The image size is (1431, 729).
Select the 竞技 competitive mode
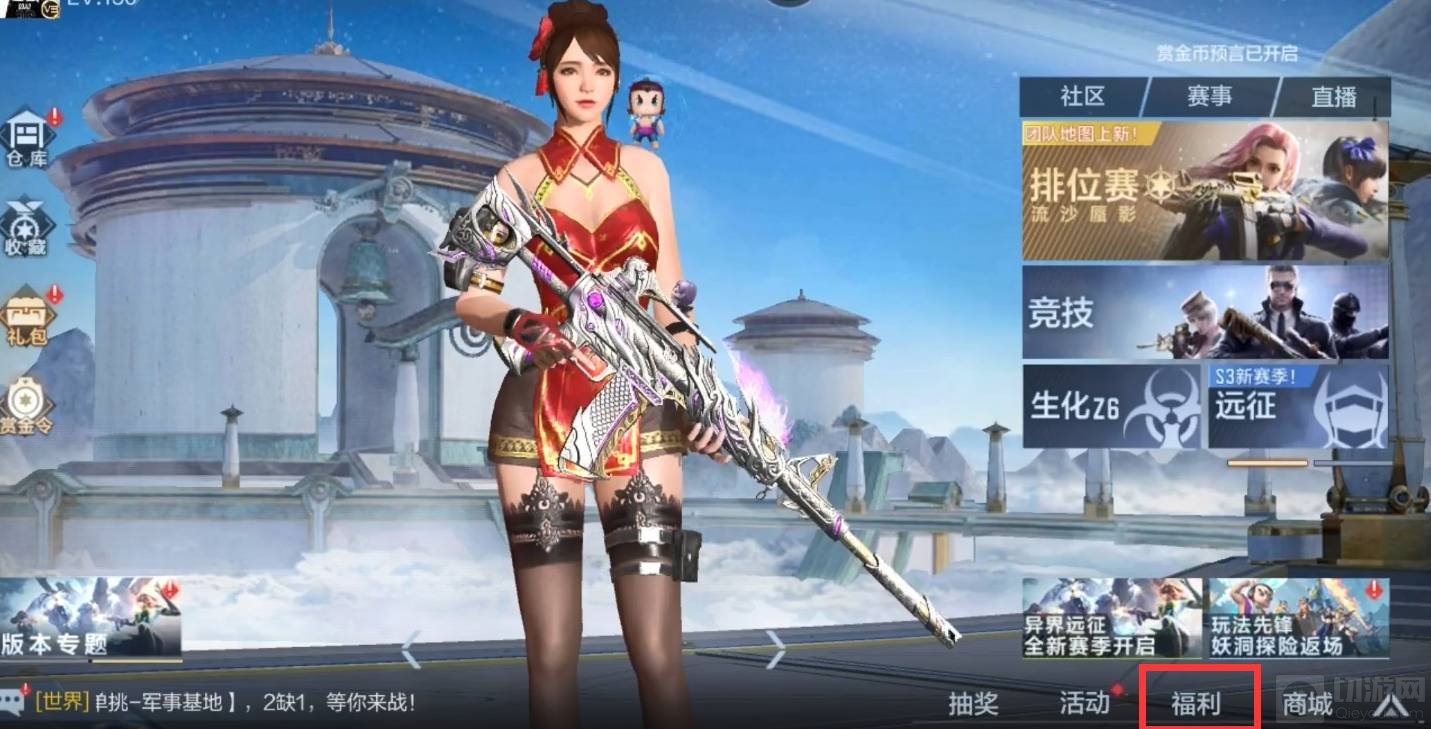pos(1204,312)
